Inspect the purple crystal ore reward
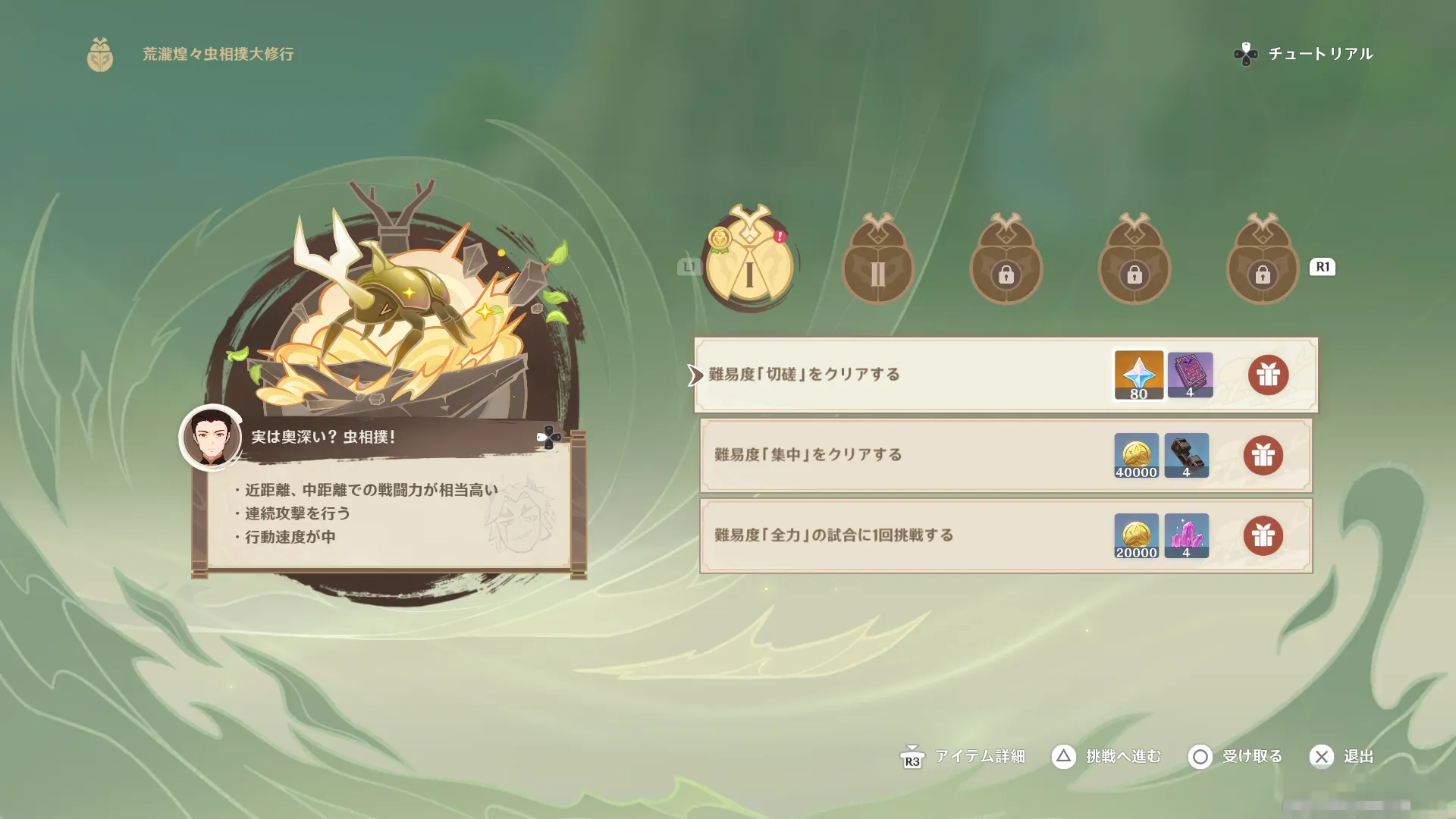The image size is (1456, 819). pos(1186,535)
